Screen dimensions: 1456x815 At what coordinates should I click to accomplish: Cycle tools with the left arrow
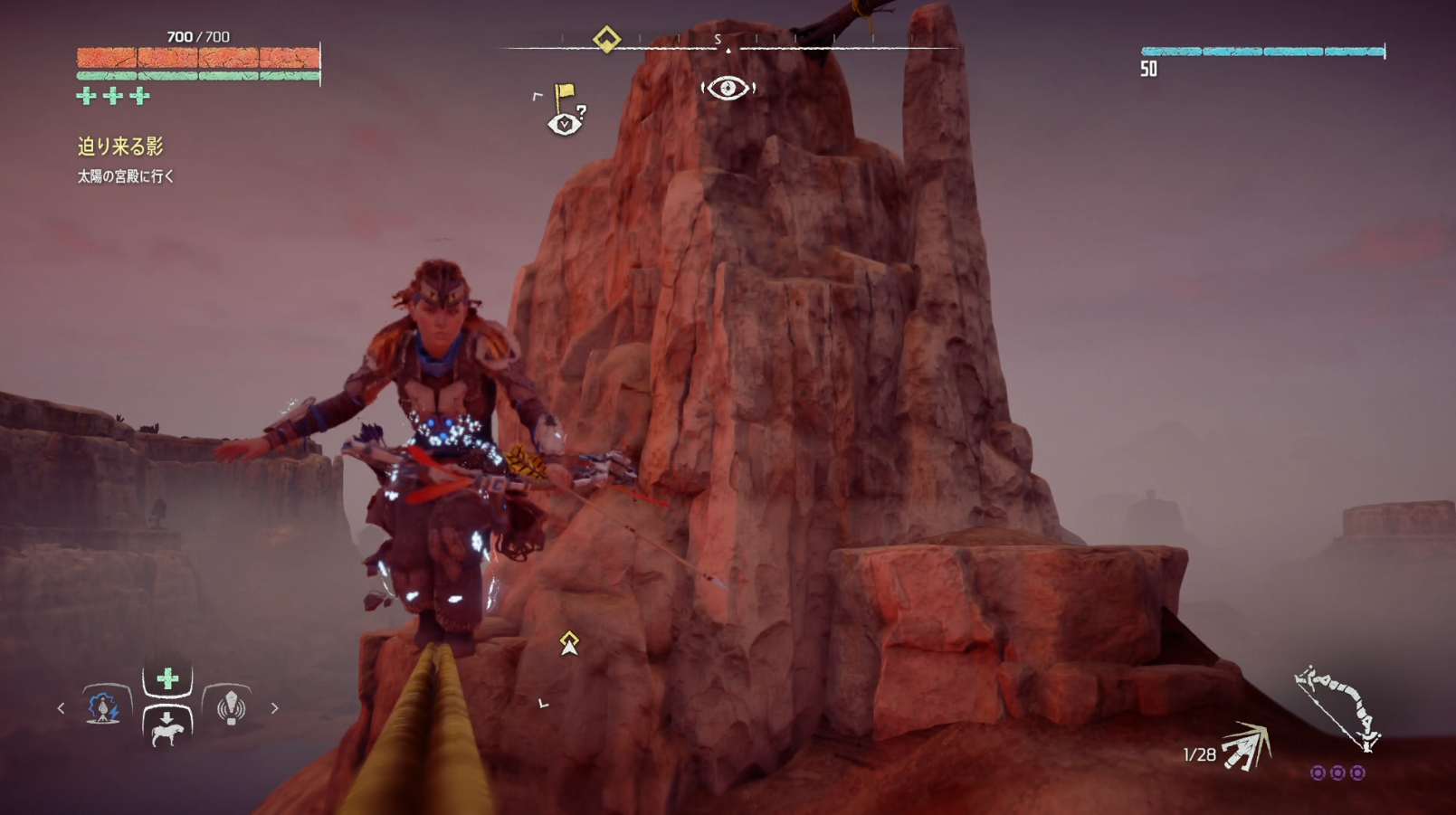click(x=61, y=708)
